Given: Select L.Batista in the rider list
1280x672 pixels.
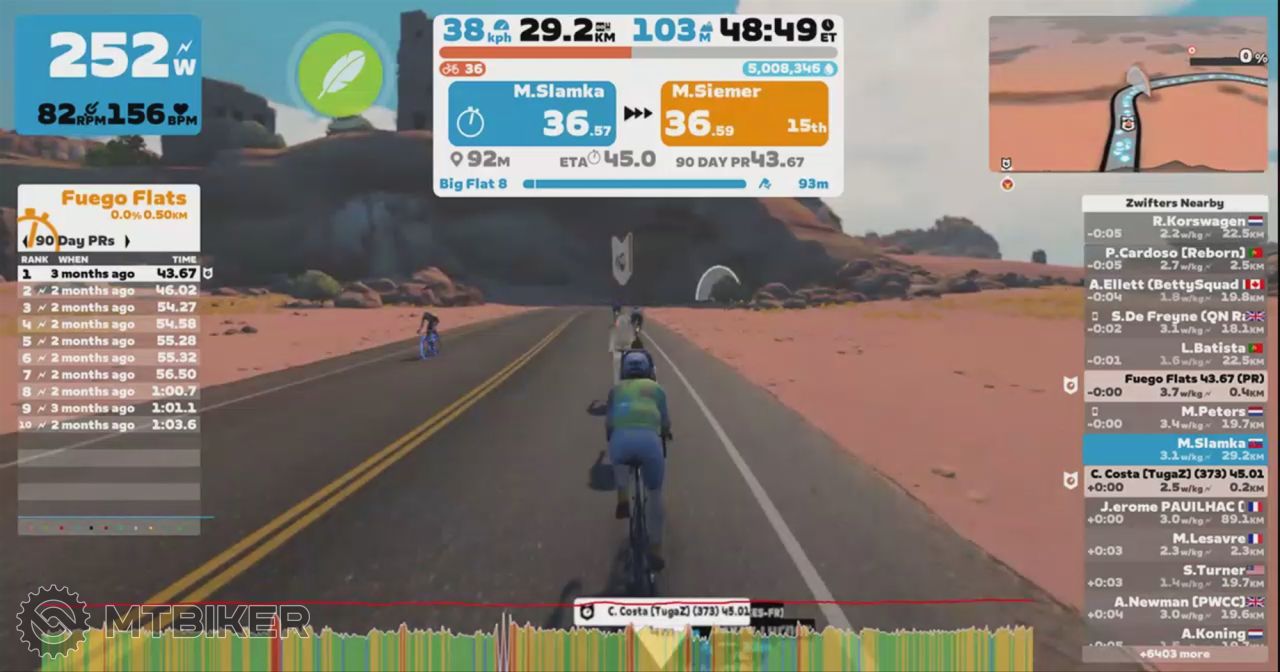Looking at the screenshot, I should click(1175, 354).
